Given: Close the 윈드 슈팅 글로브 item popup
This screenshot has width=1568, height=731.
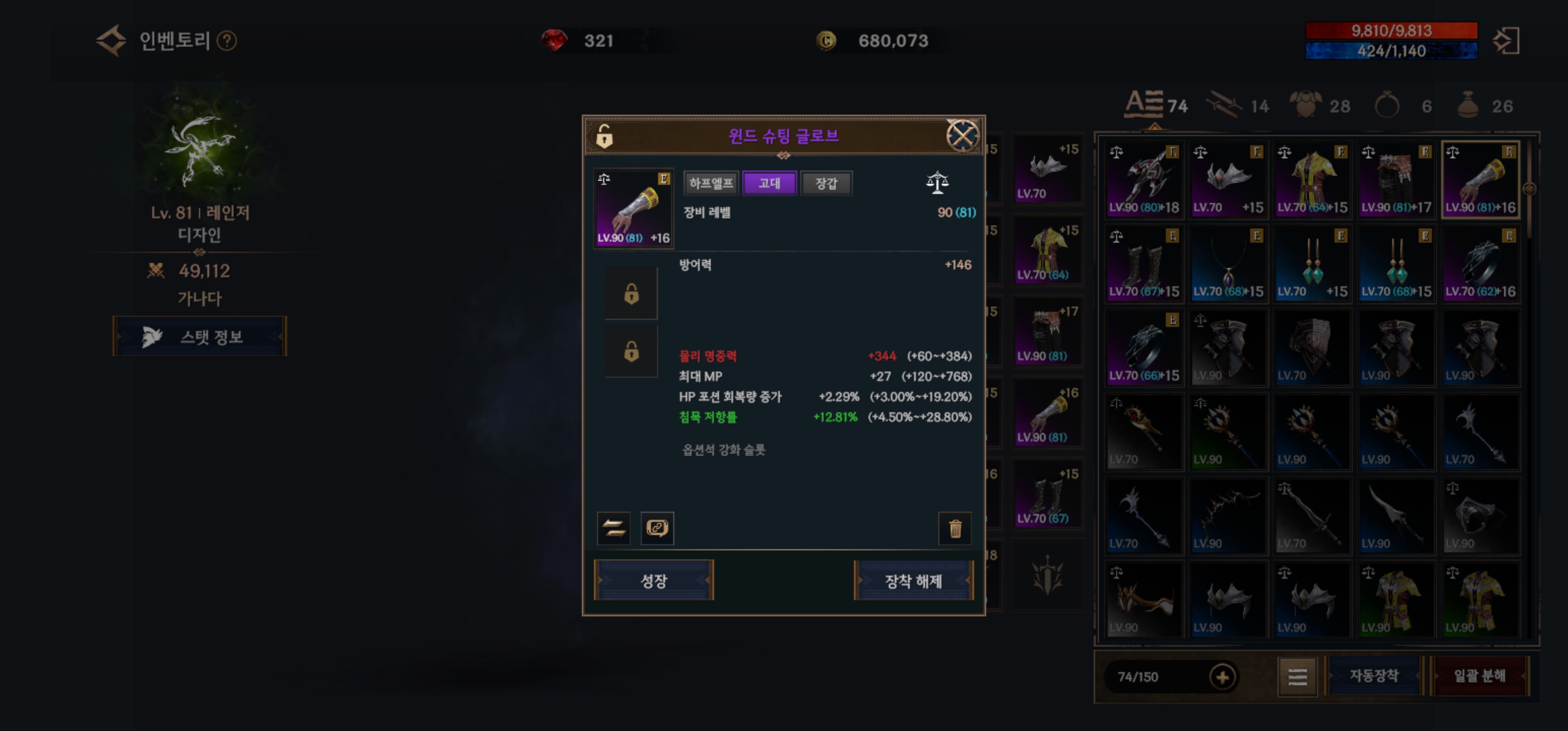Looking at the screenshot, I should [x=962, y=135].
